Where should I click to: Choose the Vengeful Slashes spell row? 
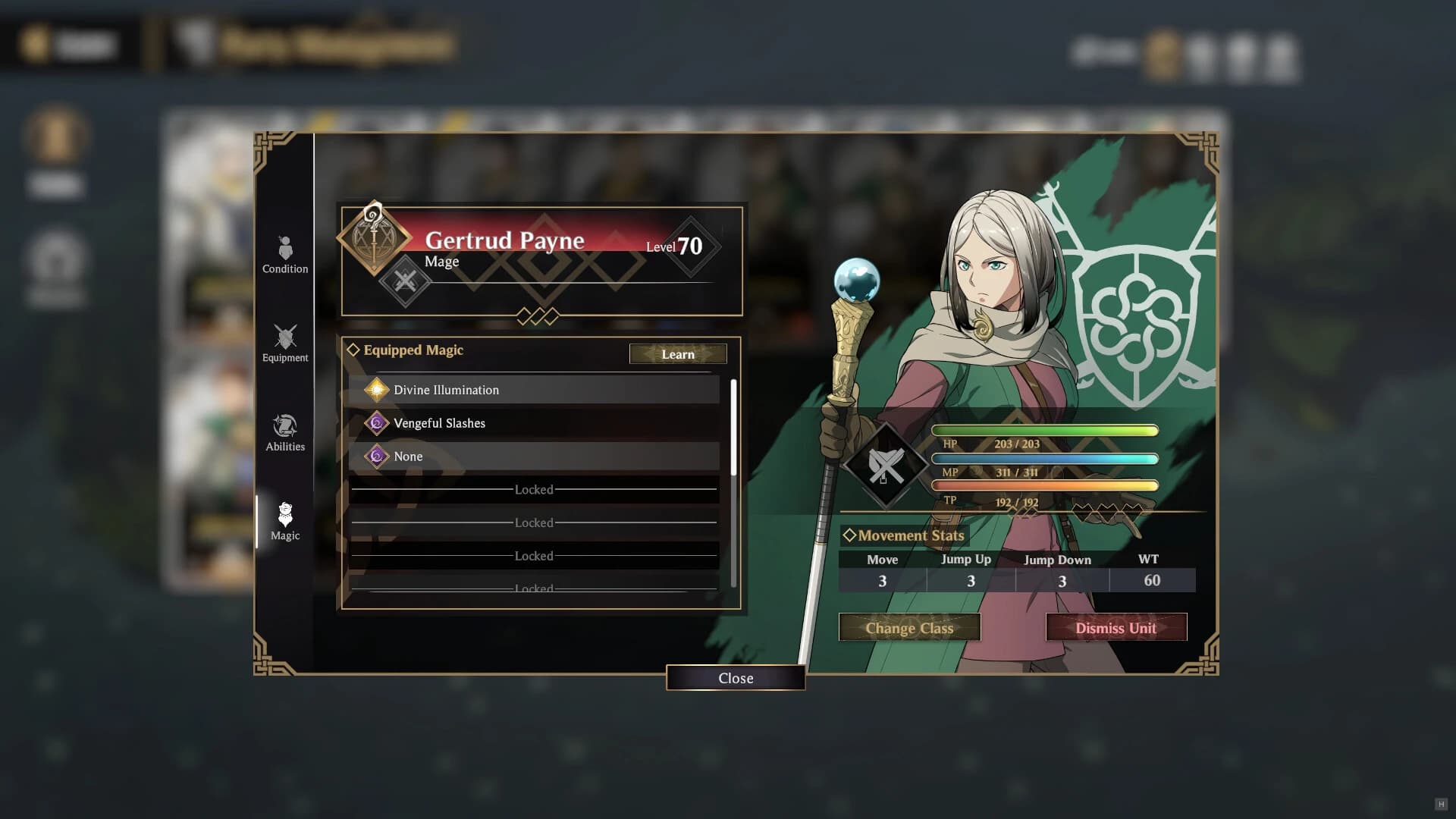534,423
